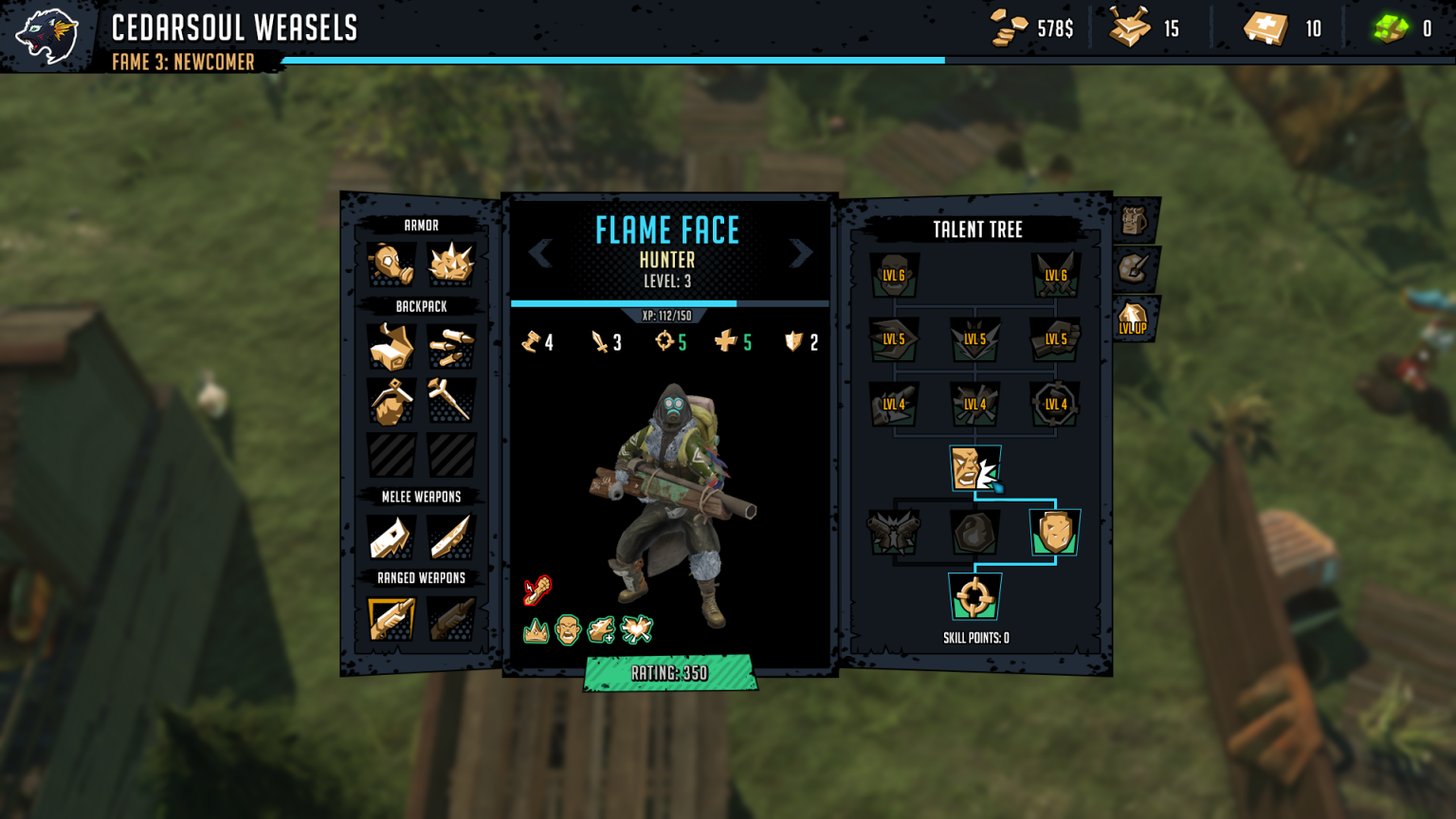Select the grenade in the backpack
1456x819 pixels.
391,404
